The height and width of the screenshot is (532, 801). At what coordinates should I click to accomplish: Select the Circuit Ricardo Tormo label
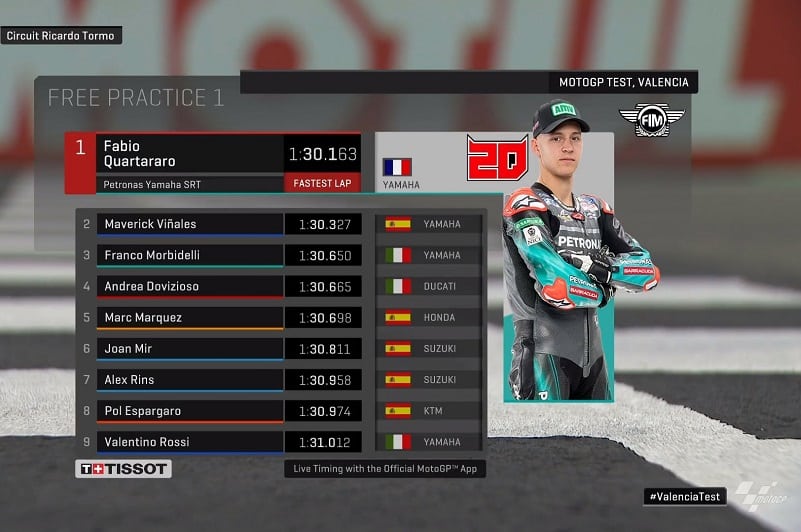point(61,36)
